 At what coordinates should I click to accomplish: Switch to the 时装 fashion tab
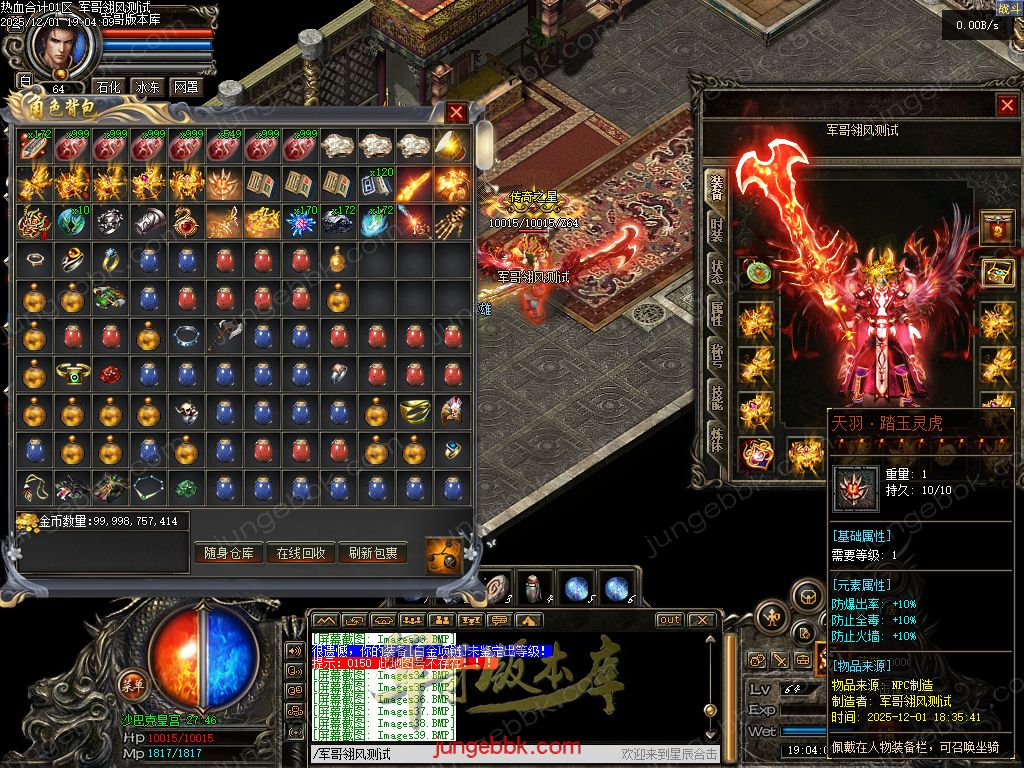click(x=716, y=231)
